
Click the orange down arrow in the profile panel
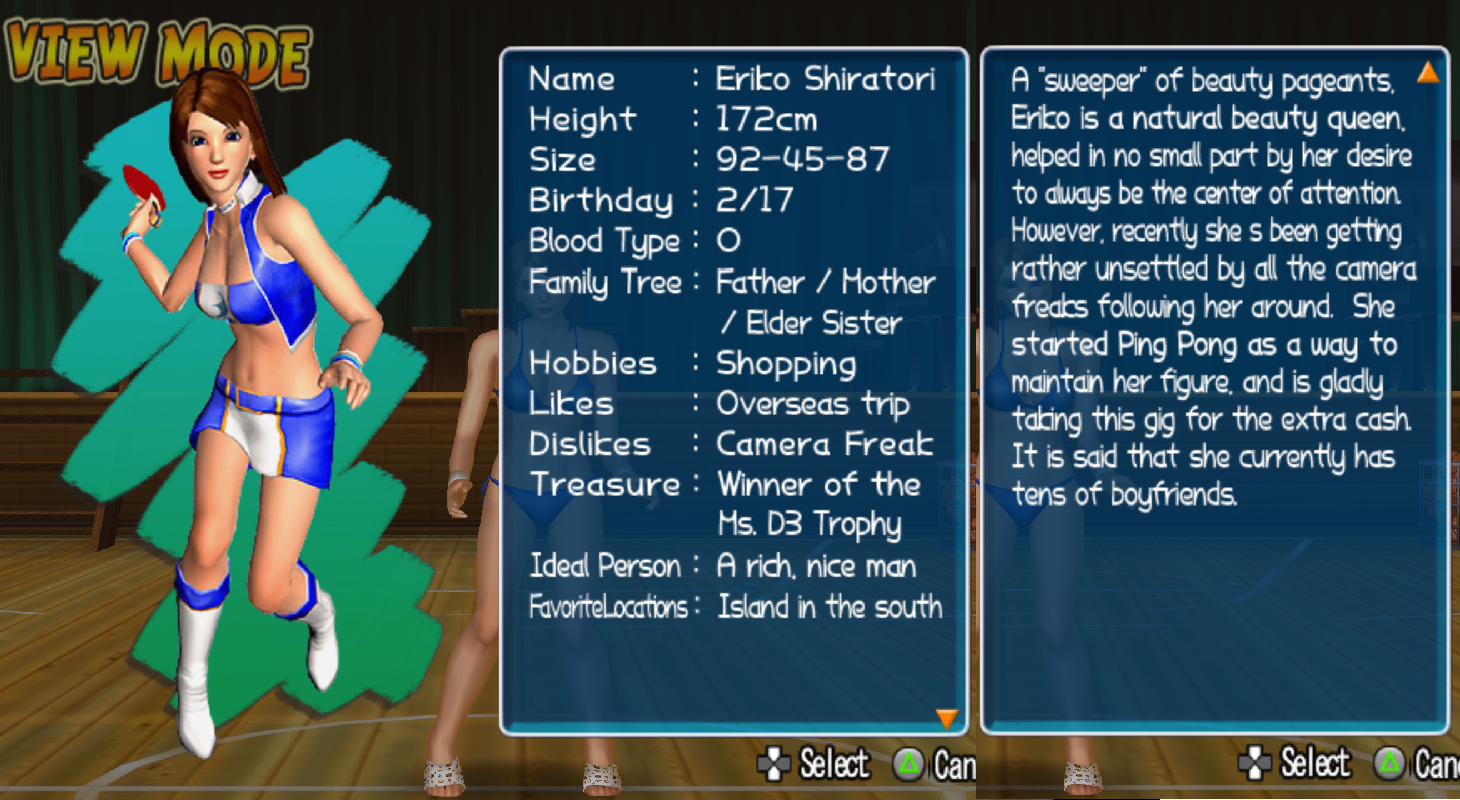pyautogui.click(x=946, y=717)
